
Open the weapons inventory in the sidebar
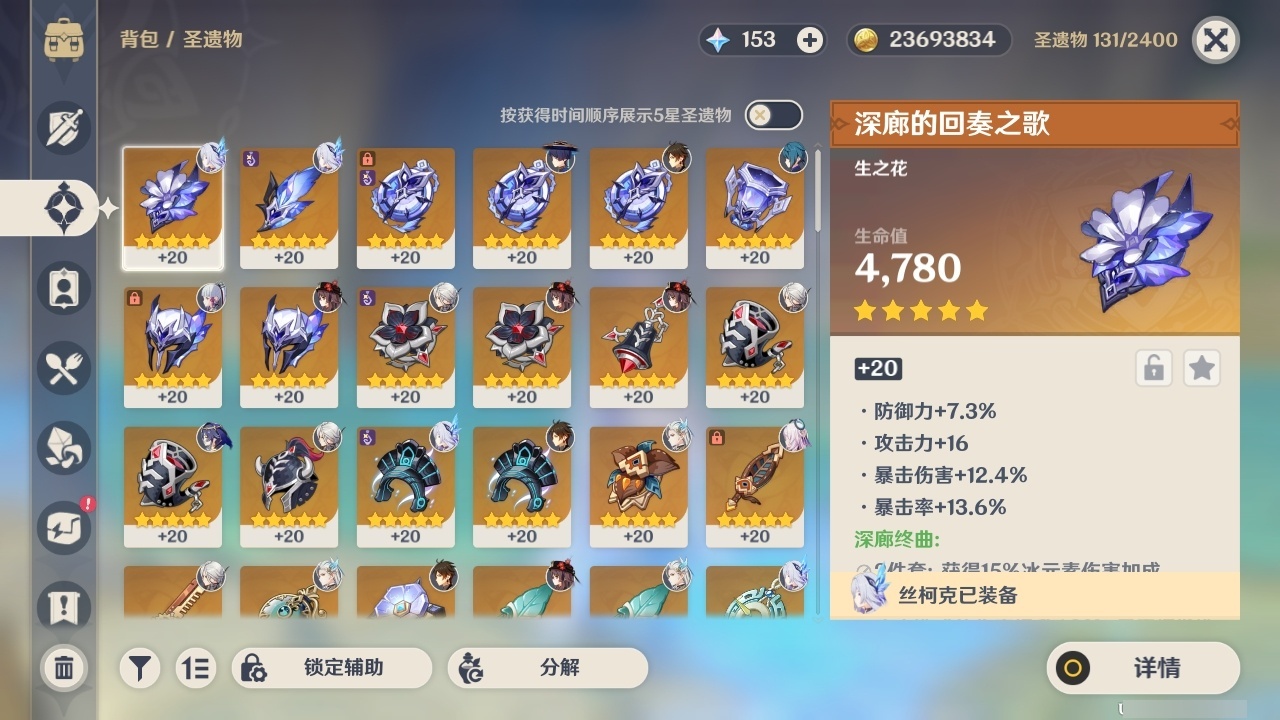[x=63, y=128]
